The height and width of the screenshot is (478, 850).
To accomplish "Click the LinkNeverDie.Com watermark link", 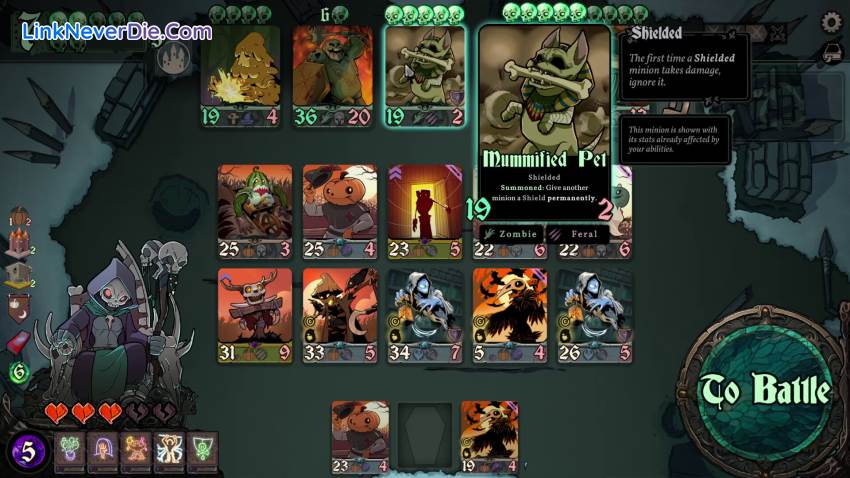I will tap(117, 31).
